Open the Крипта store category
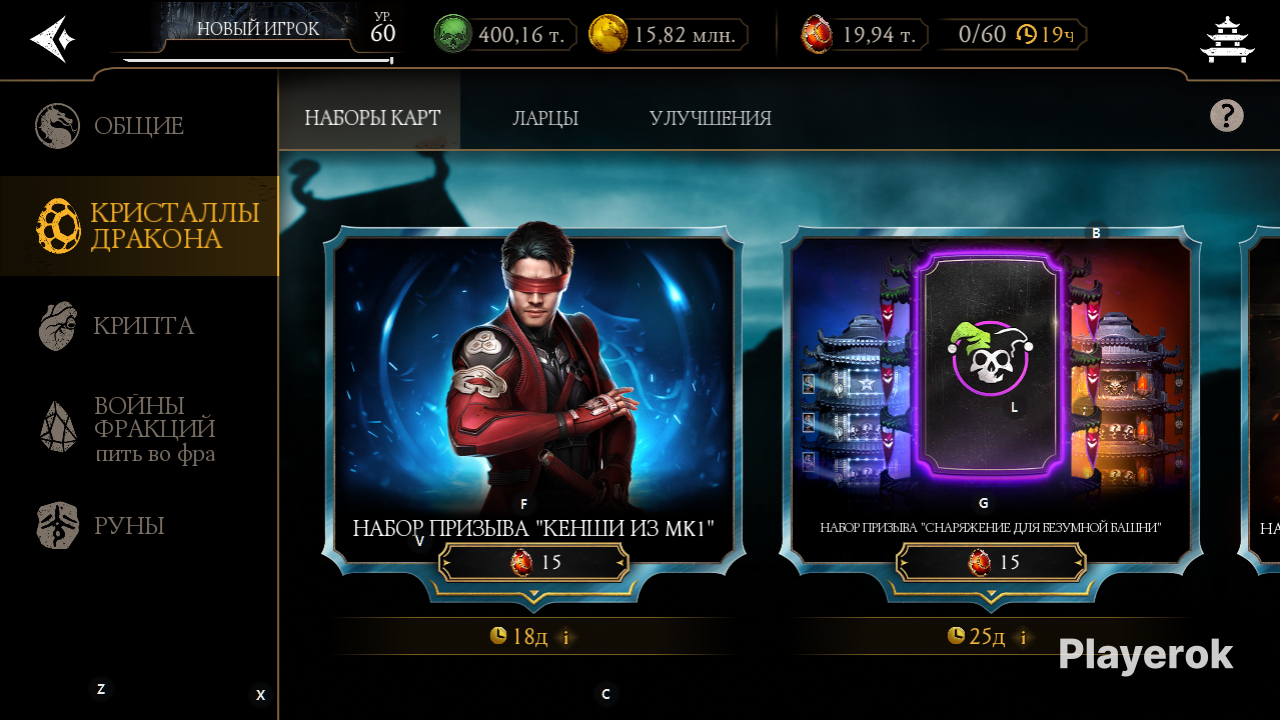Screen dimensions: 1280x720 point(138,326)
